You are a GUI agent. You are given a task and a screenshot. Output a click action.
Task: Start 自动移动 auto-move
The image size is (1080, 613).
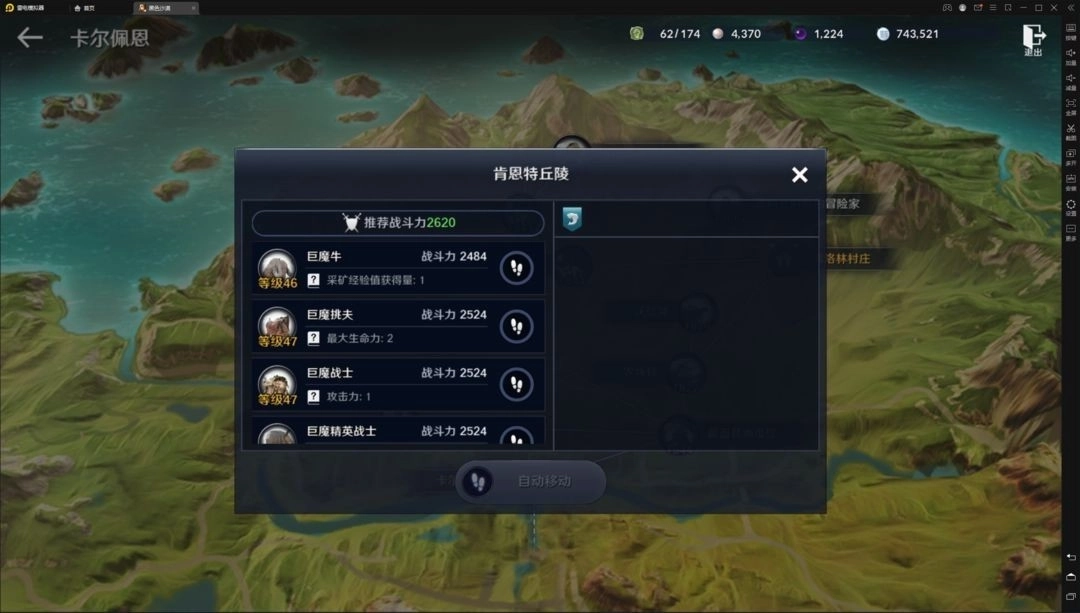[530, 481]
